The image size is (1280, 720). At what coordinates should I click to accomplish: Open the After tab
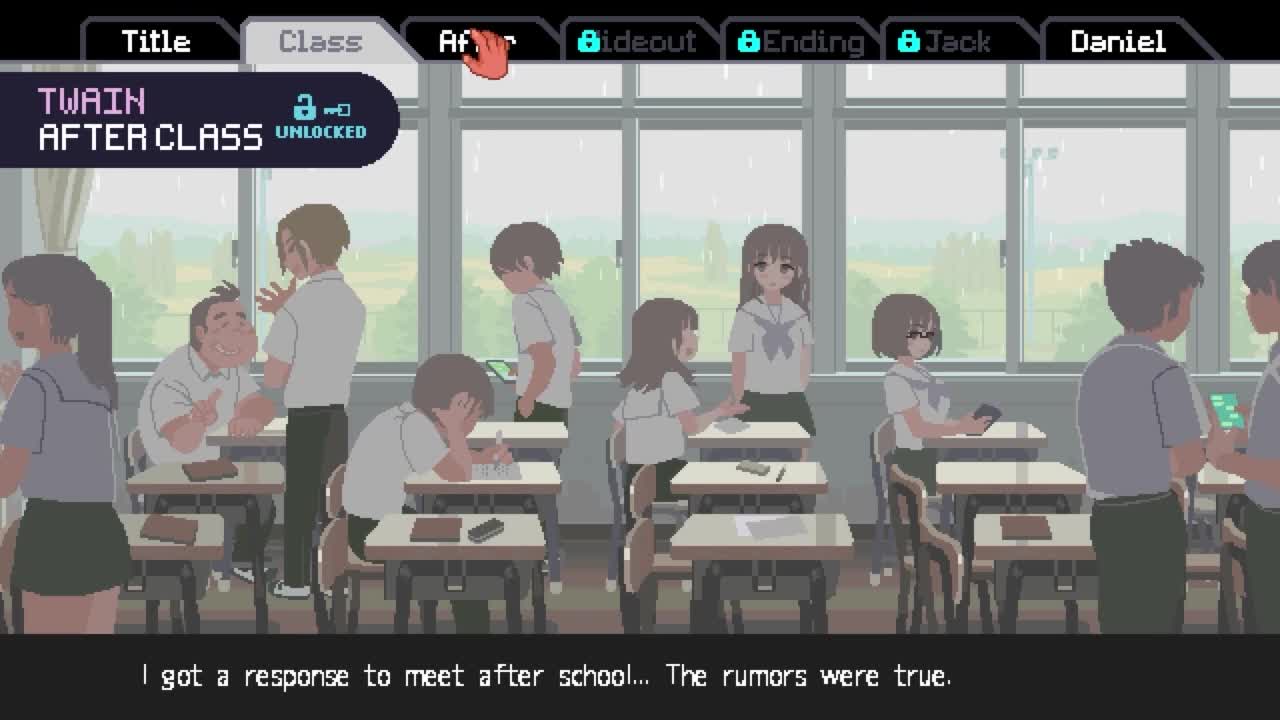(x=477, y=42)
